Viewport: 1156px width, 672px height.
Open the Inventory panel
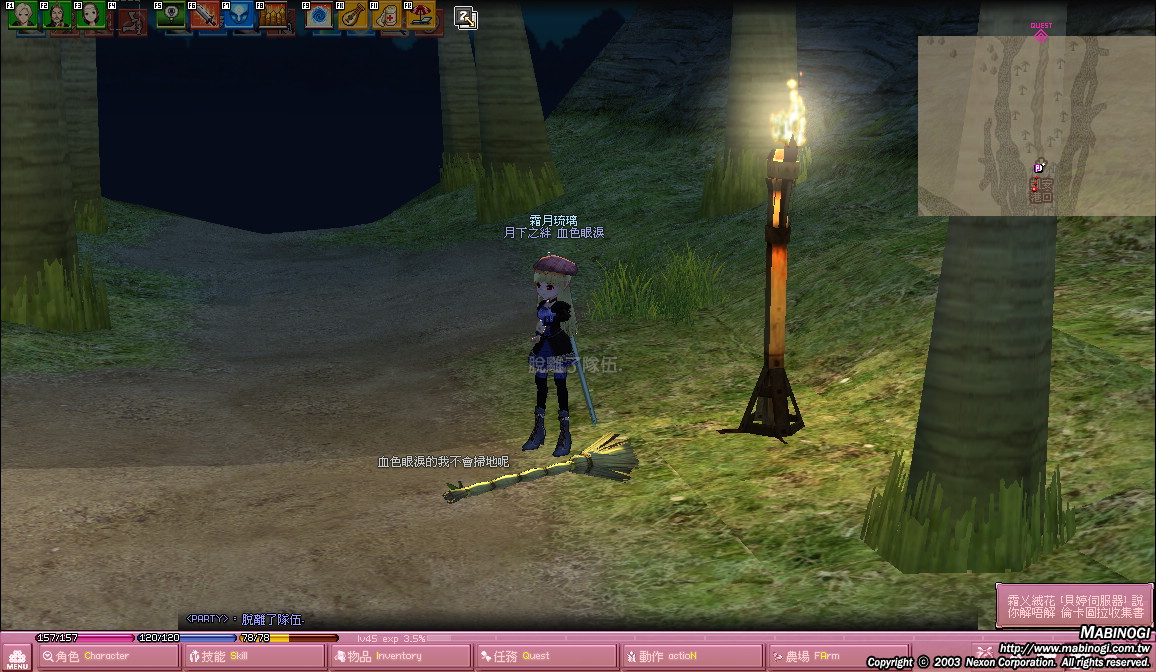coord(400,657)
